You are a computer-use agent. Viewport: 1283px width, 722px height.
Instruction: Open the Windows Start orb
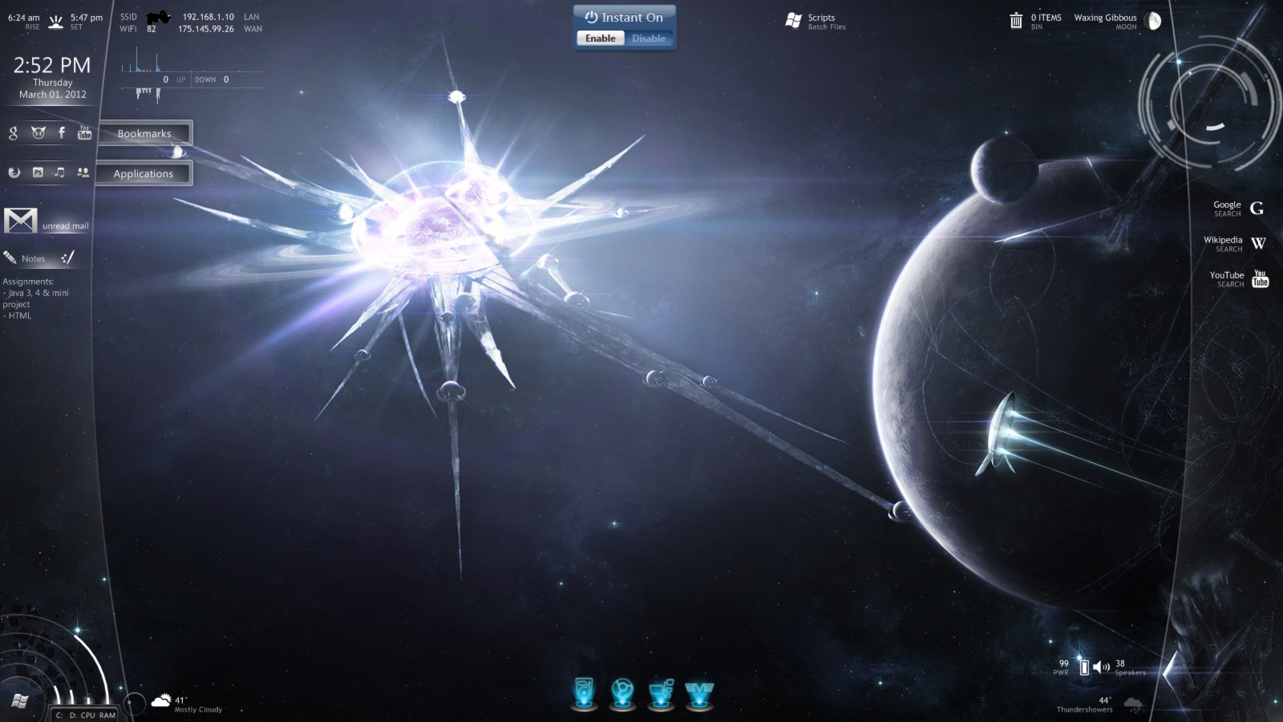19,700
